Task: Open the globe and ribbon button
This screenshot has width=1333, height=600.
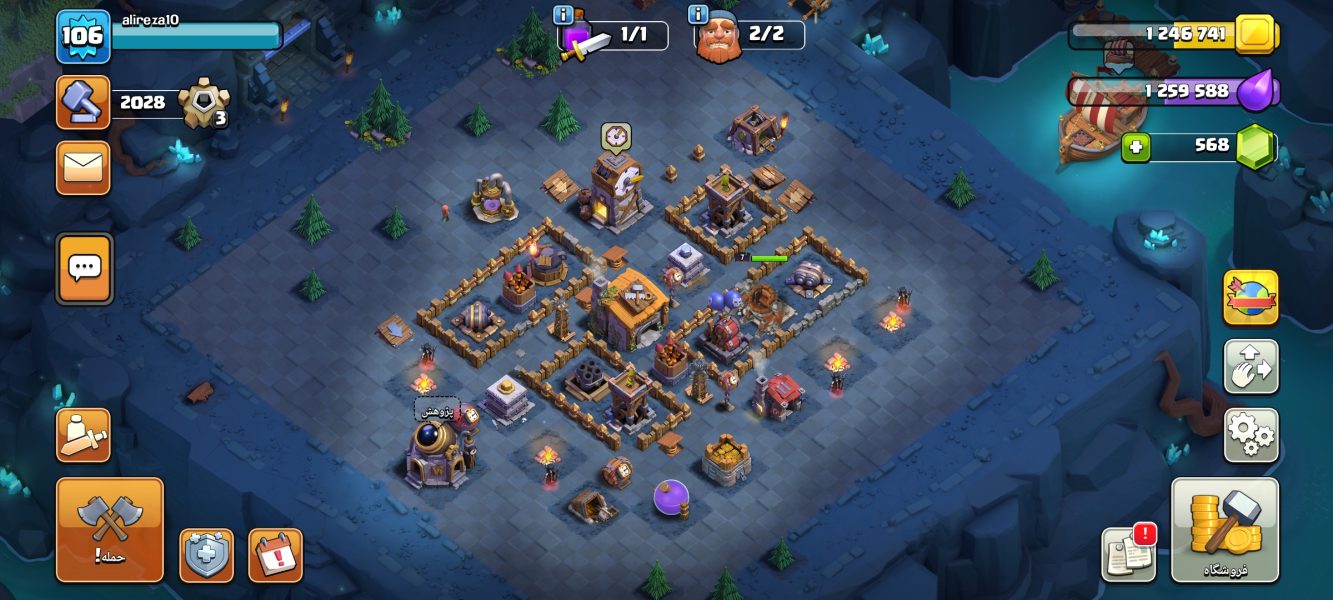Action: (x=1250, y=297)
